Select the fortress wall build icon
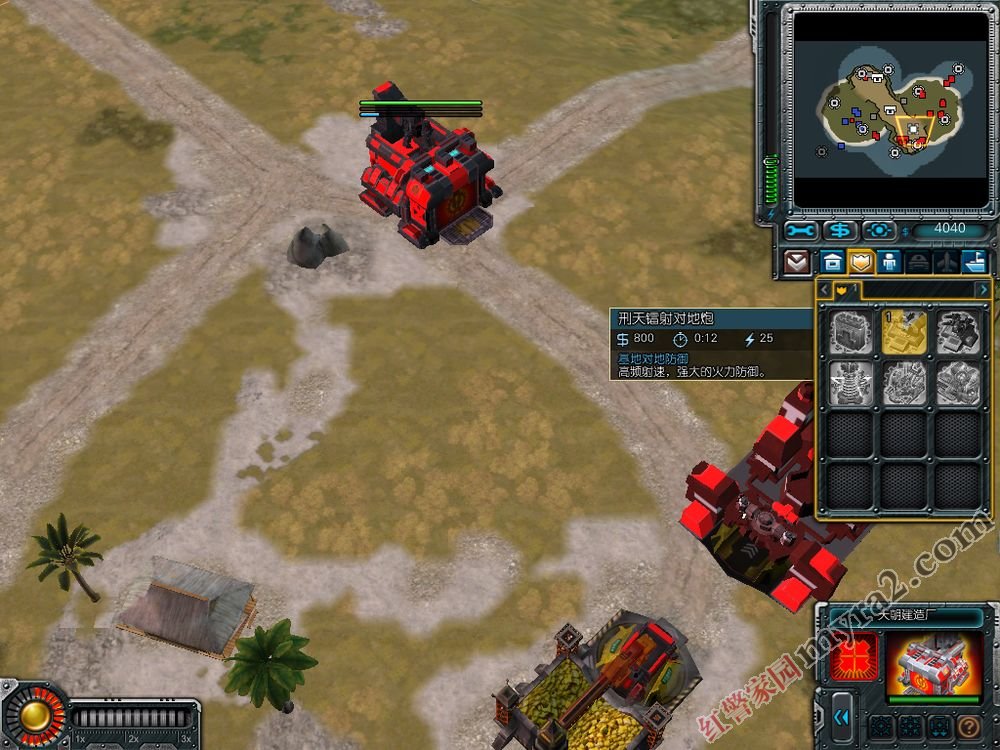Viewport: 1000px width, 750px height. pos(851,333)
